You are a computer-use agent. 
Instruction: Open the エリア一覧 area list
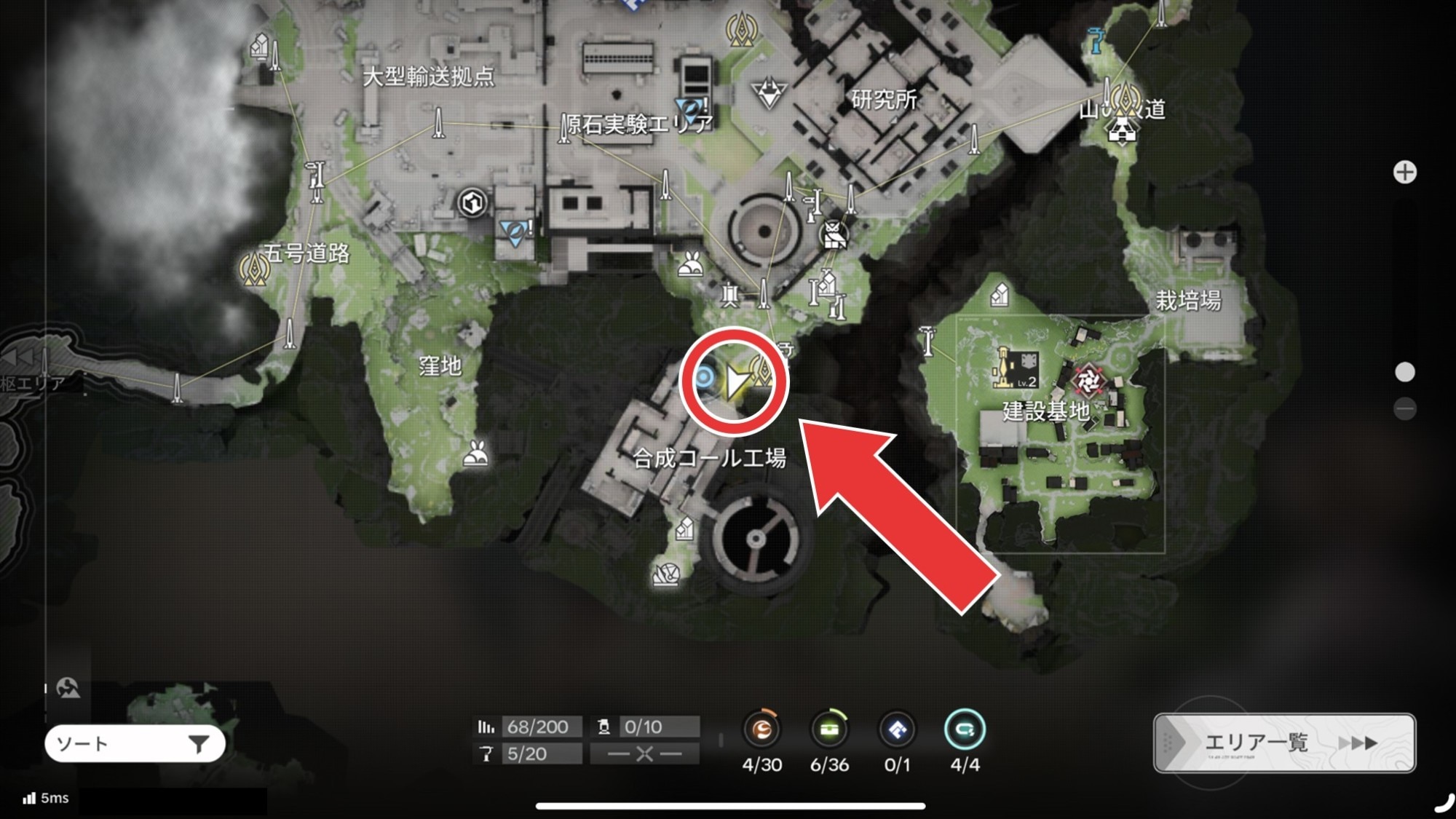pyautogui.click(x=1284, y=743)
